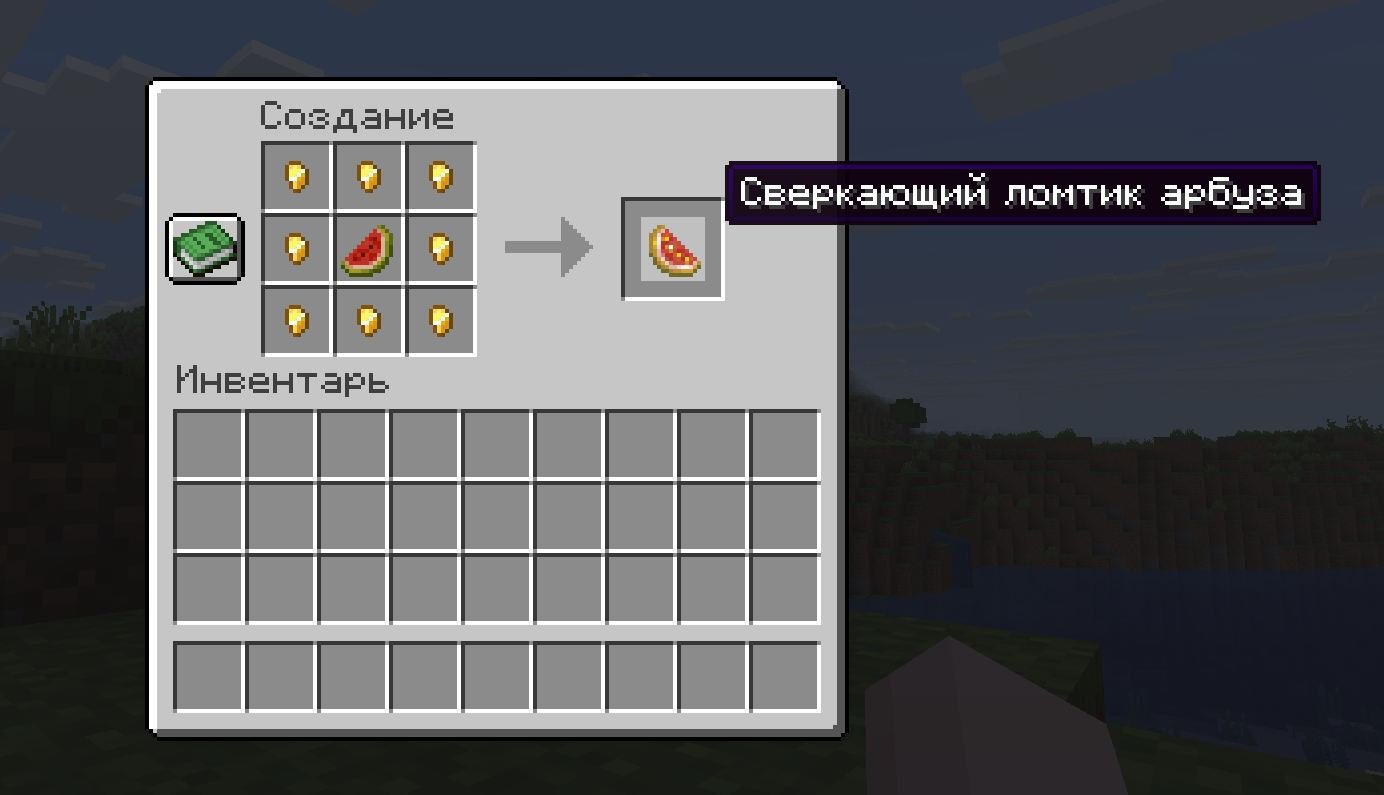Grab the gold nugget in the top-right slot
The width and height of the screenshot is (1384, 795).
point(441,175)
